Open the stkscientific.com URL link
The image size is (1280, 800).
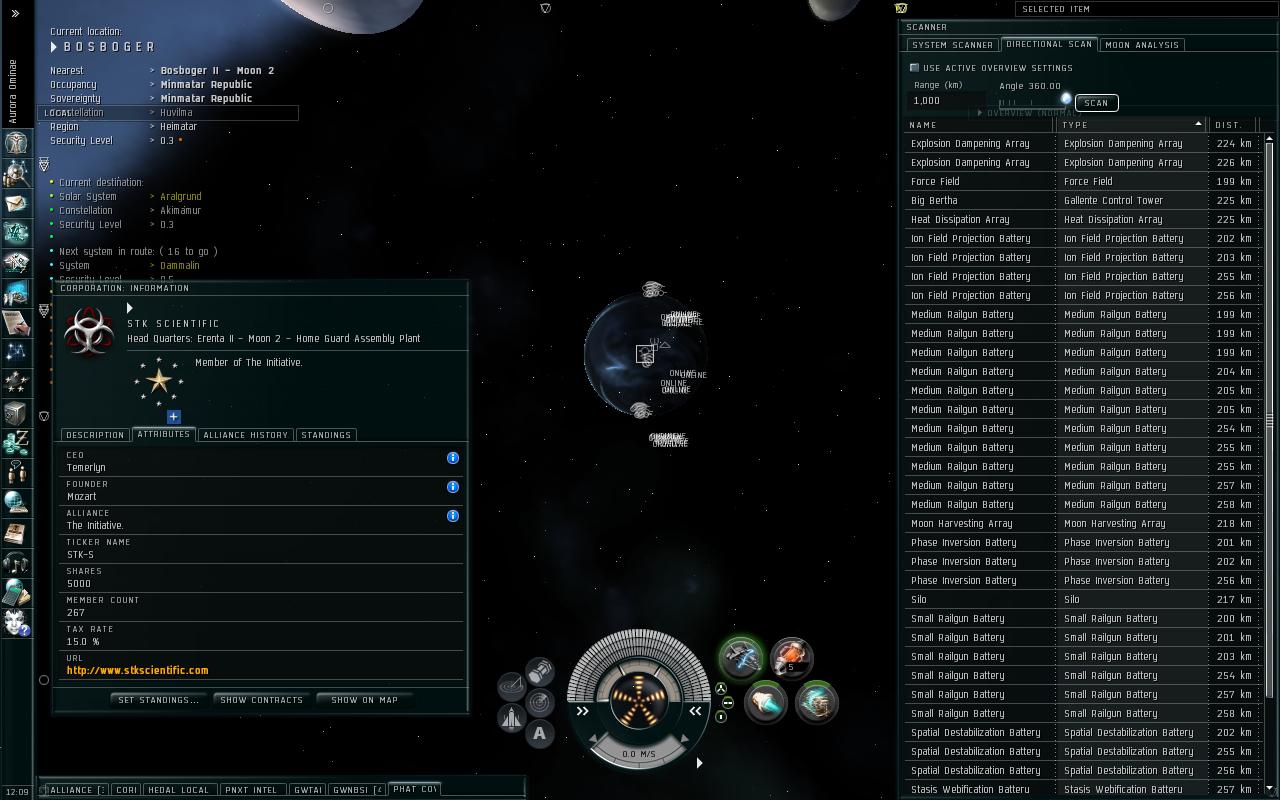tap(138, 670)
